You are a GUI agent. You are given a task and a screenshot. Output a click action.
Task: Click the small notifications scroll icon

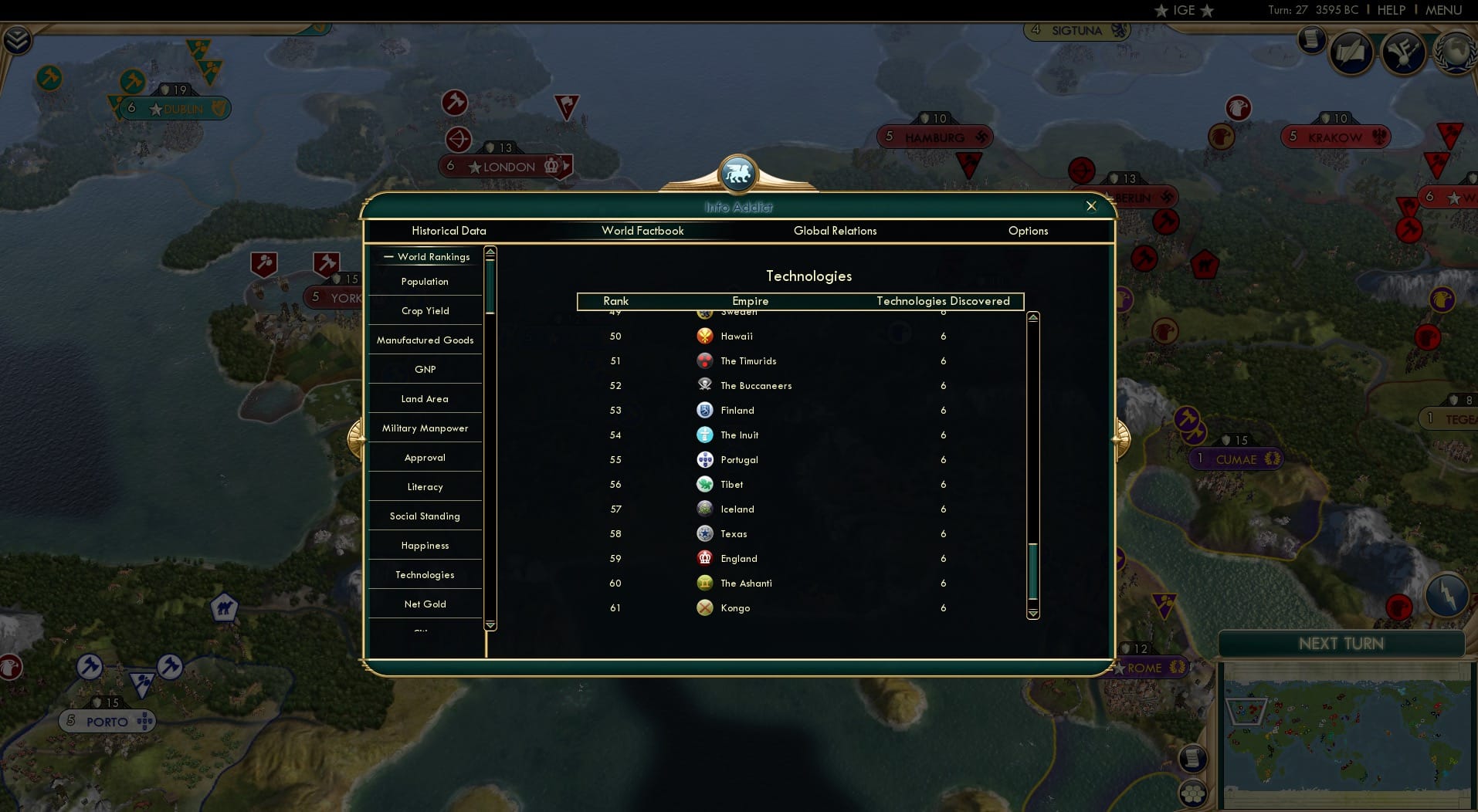[x=1312, y=40]
